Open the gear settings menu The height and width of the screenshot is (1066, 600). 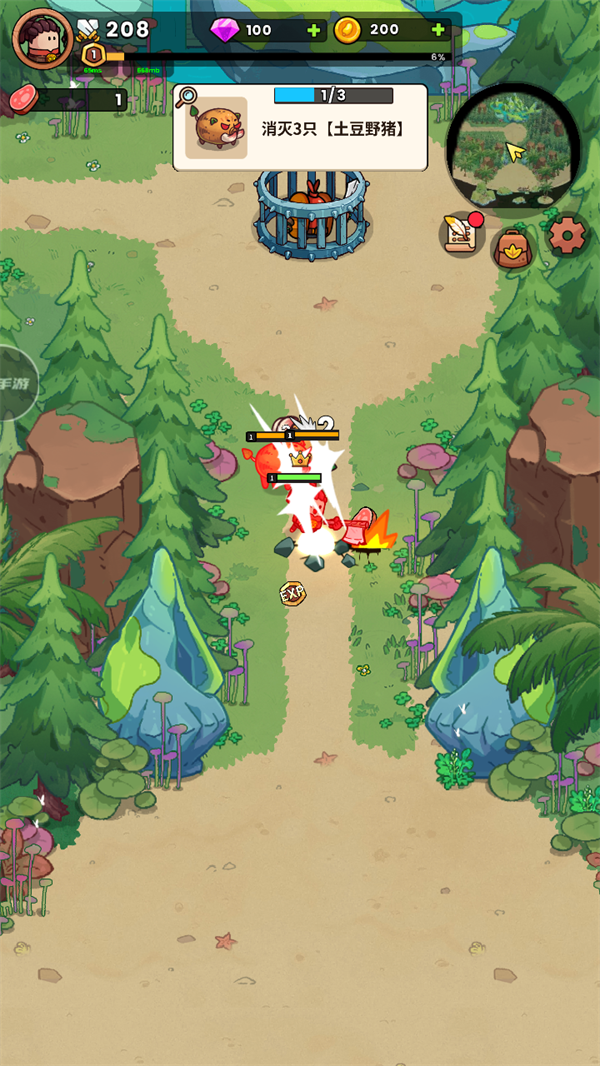[567, 236]
